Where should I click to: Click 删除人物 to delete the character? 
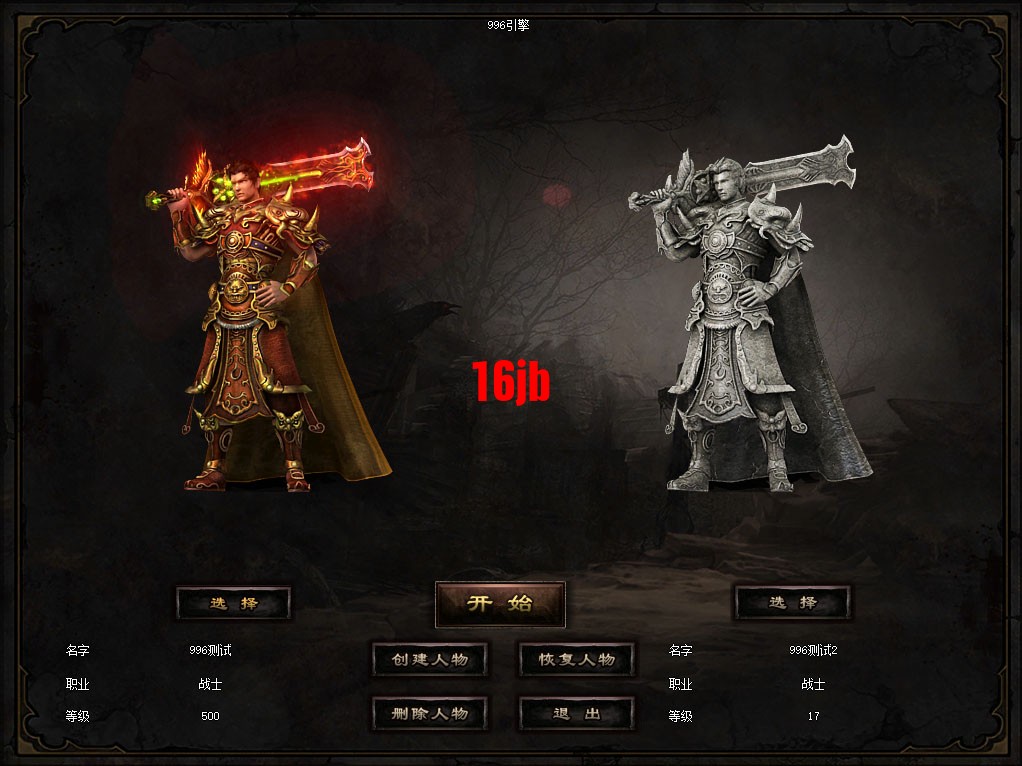coord(429,714)
